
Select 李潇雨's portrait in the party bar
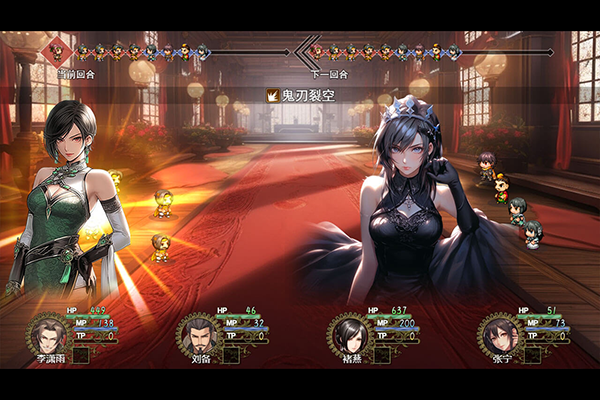point(47,332)
